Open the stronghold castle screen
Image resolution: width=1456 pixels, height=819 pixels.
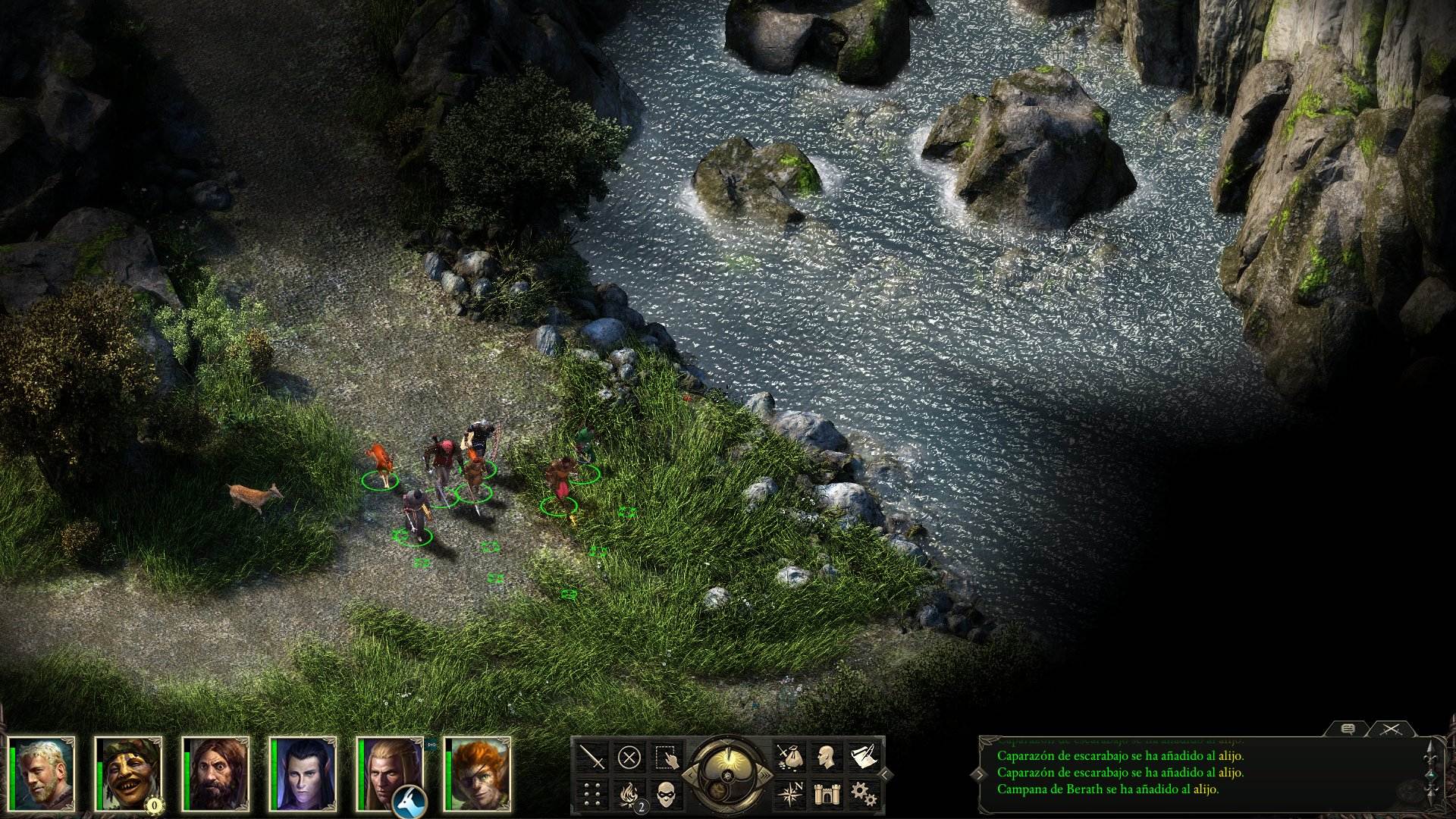tap(826, 794)
